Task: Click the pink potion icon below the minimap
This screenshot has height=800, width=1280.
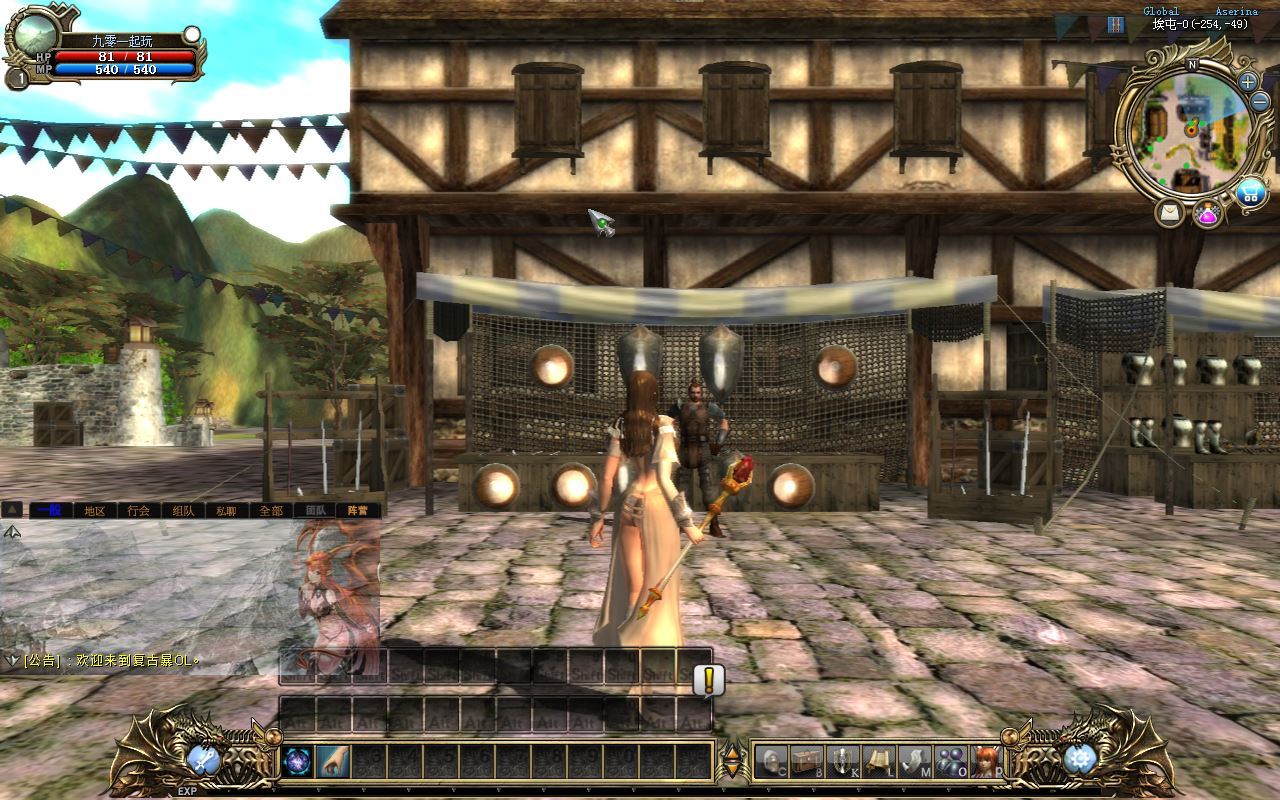Action: (1208, 214)
